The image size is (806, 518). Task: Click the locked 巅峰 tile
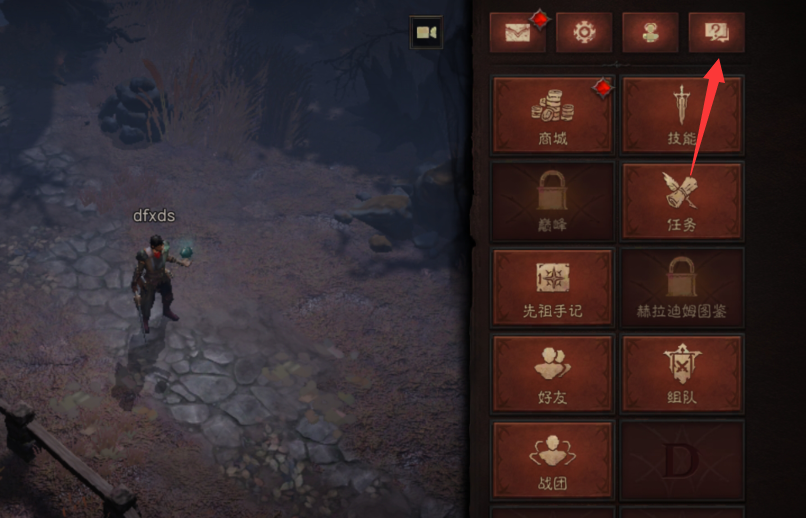click(x=552, y=200)
